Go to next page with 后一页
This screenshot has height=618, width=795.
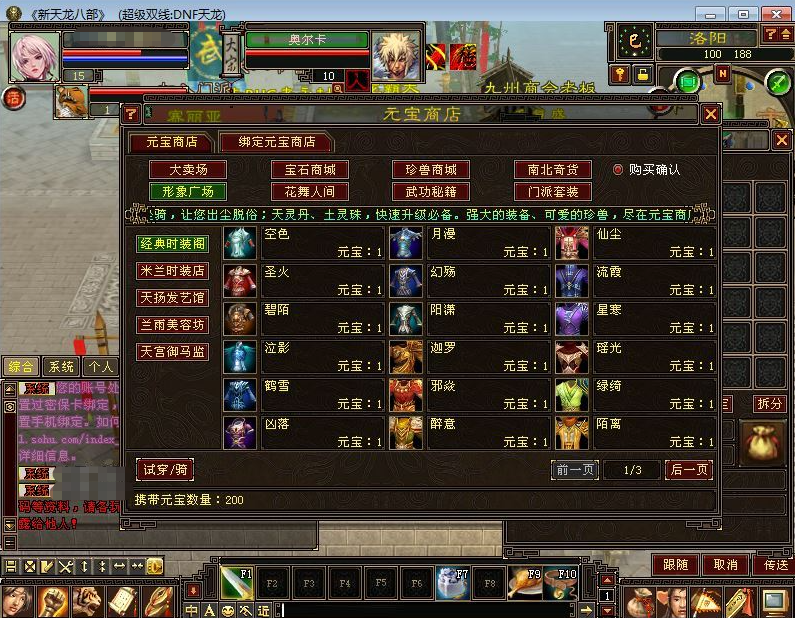click(688, 470)
